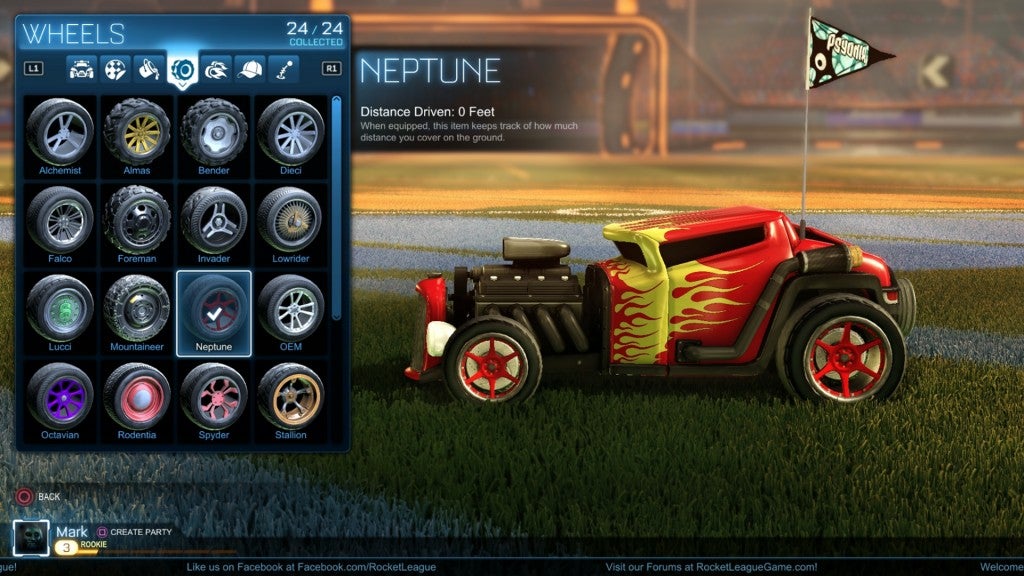Image resolution: width=1024 pixels, height=576 pixels.
Task: Choose the Rodentia wheels
Action: (x=137, y=396)
